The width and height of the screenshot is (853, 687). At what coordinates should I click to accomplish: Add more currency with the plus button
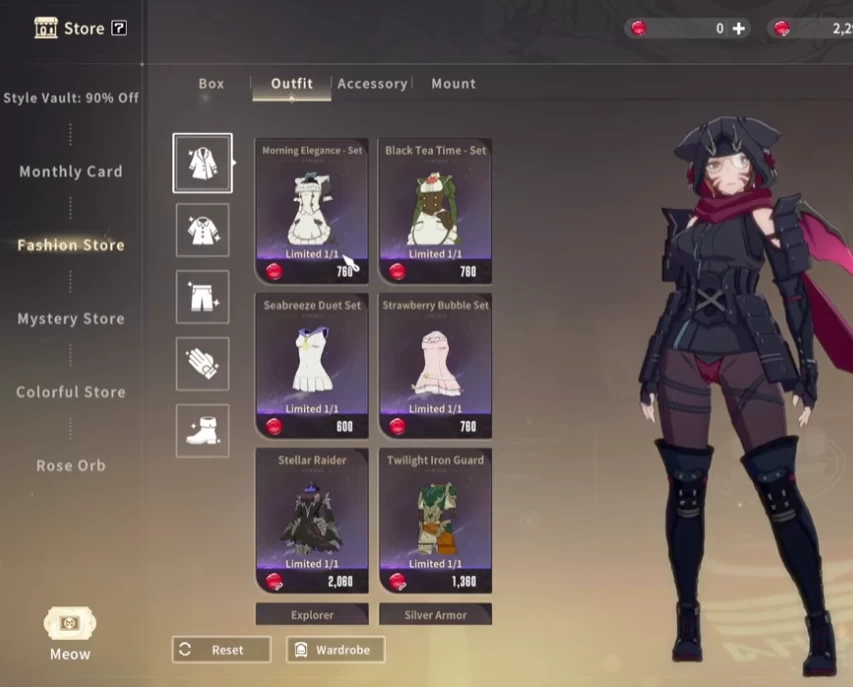click(739, 29)
